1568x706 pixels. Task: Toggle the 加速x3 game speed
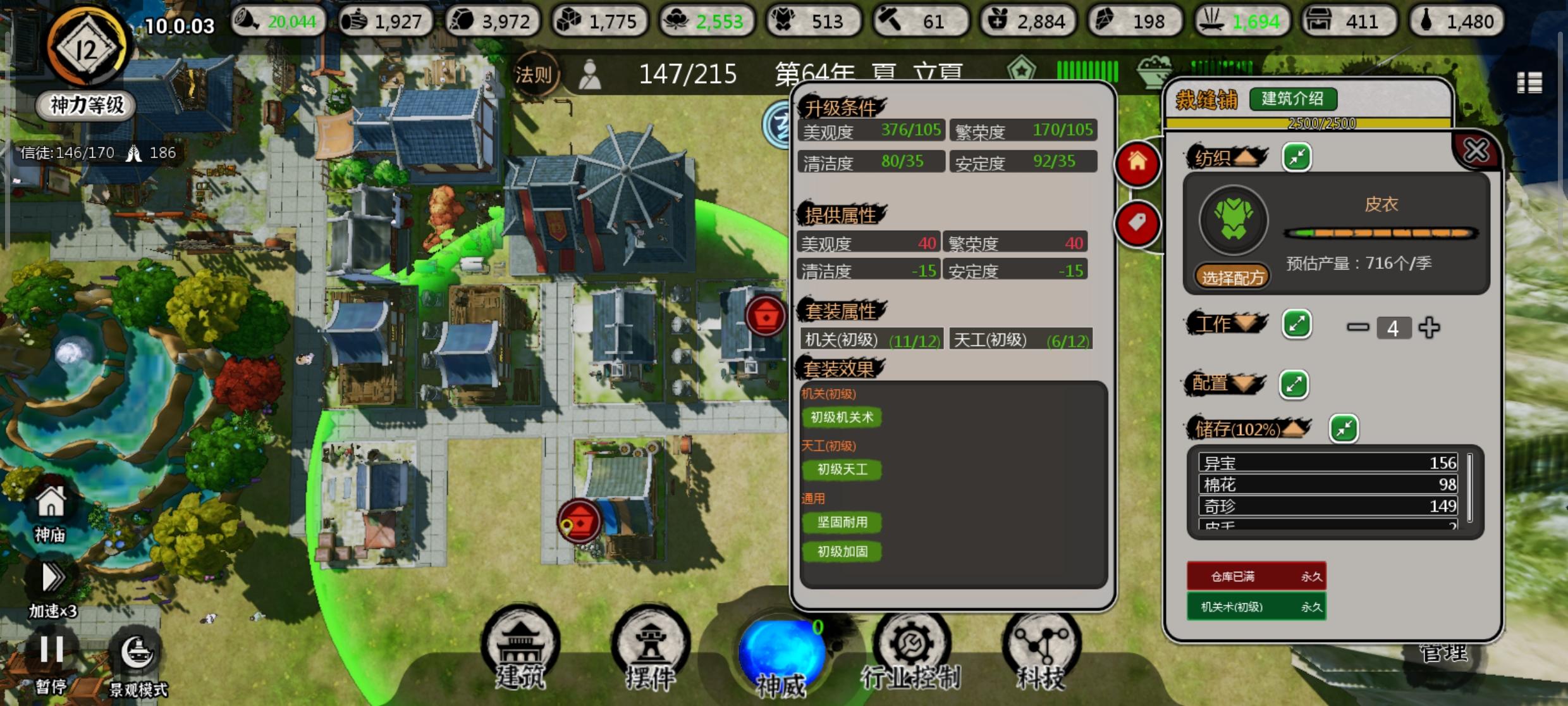coord(52,576)
